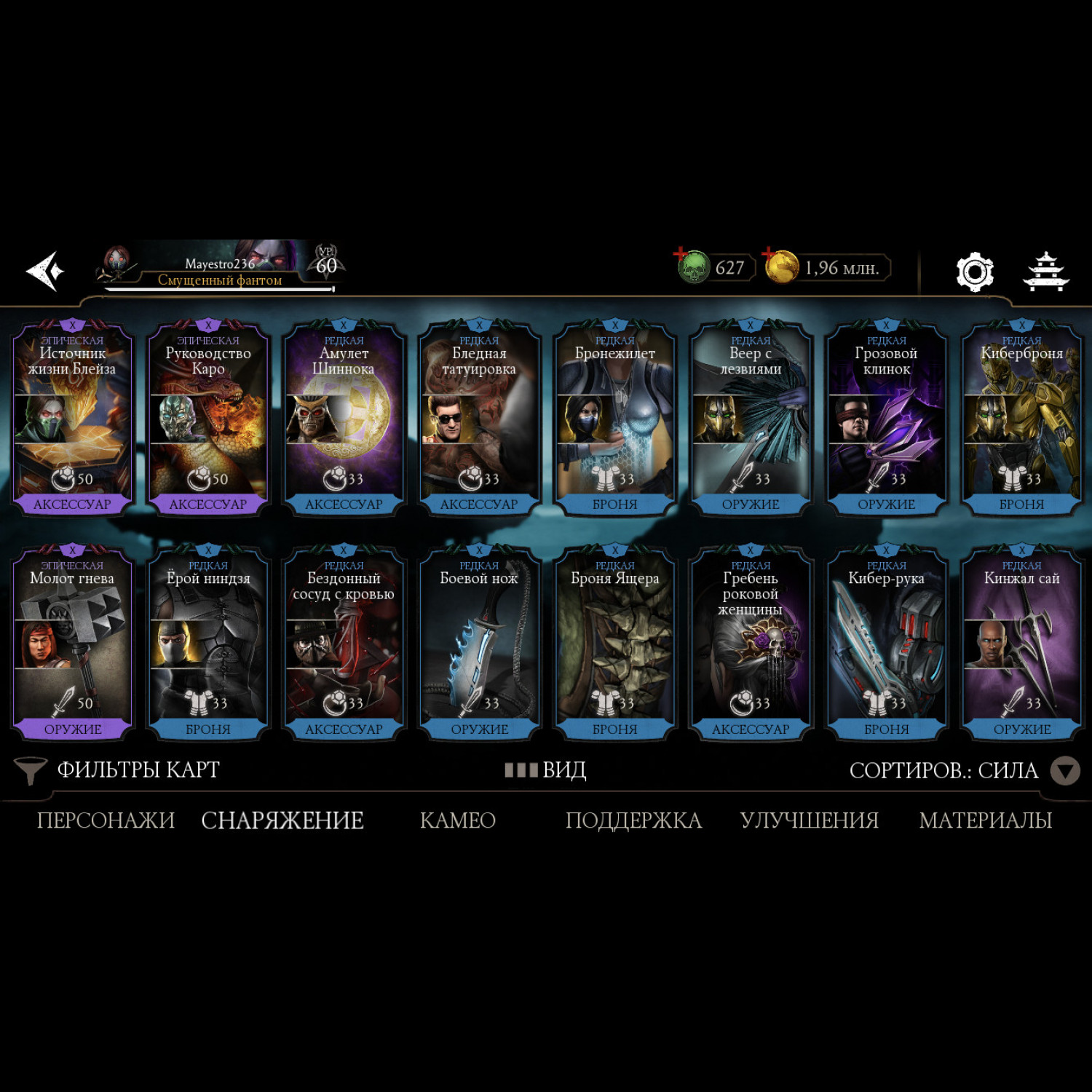Select the Грозовой клинок weapon card

tap(886, 419)
